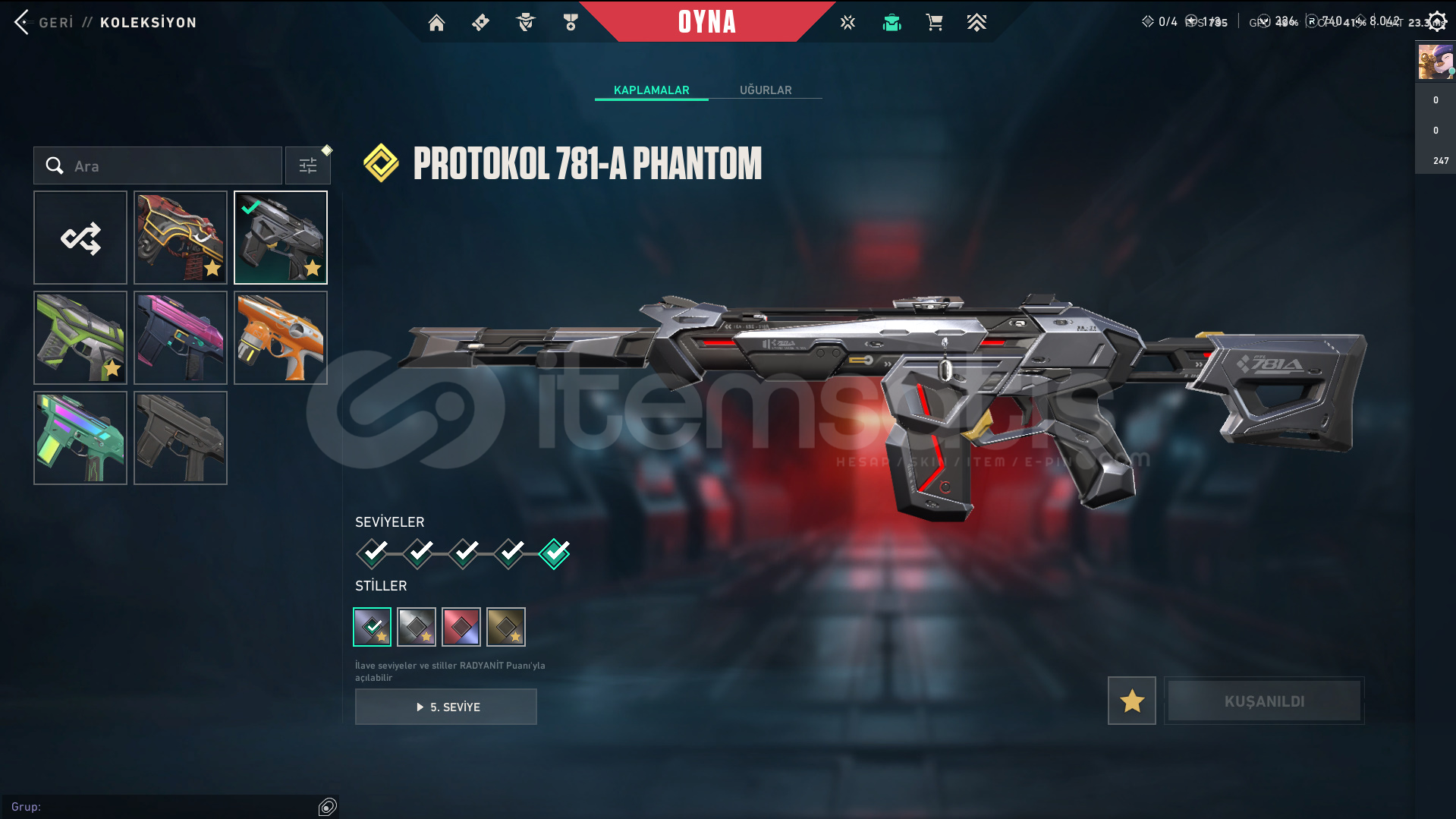Choose the gold style variant swatch

(x=506, y=627)
